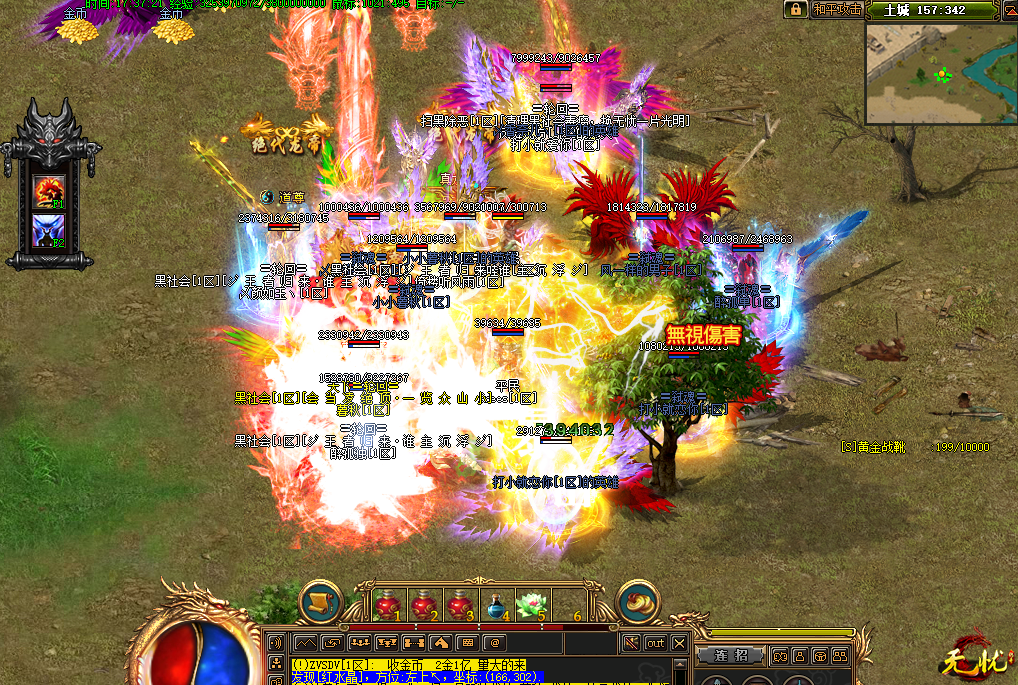The width and height of the screenshot is (1018, 685).
Task: Open the gold ingot shop button
Action: 638,603
